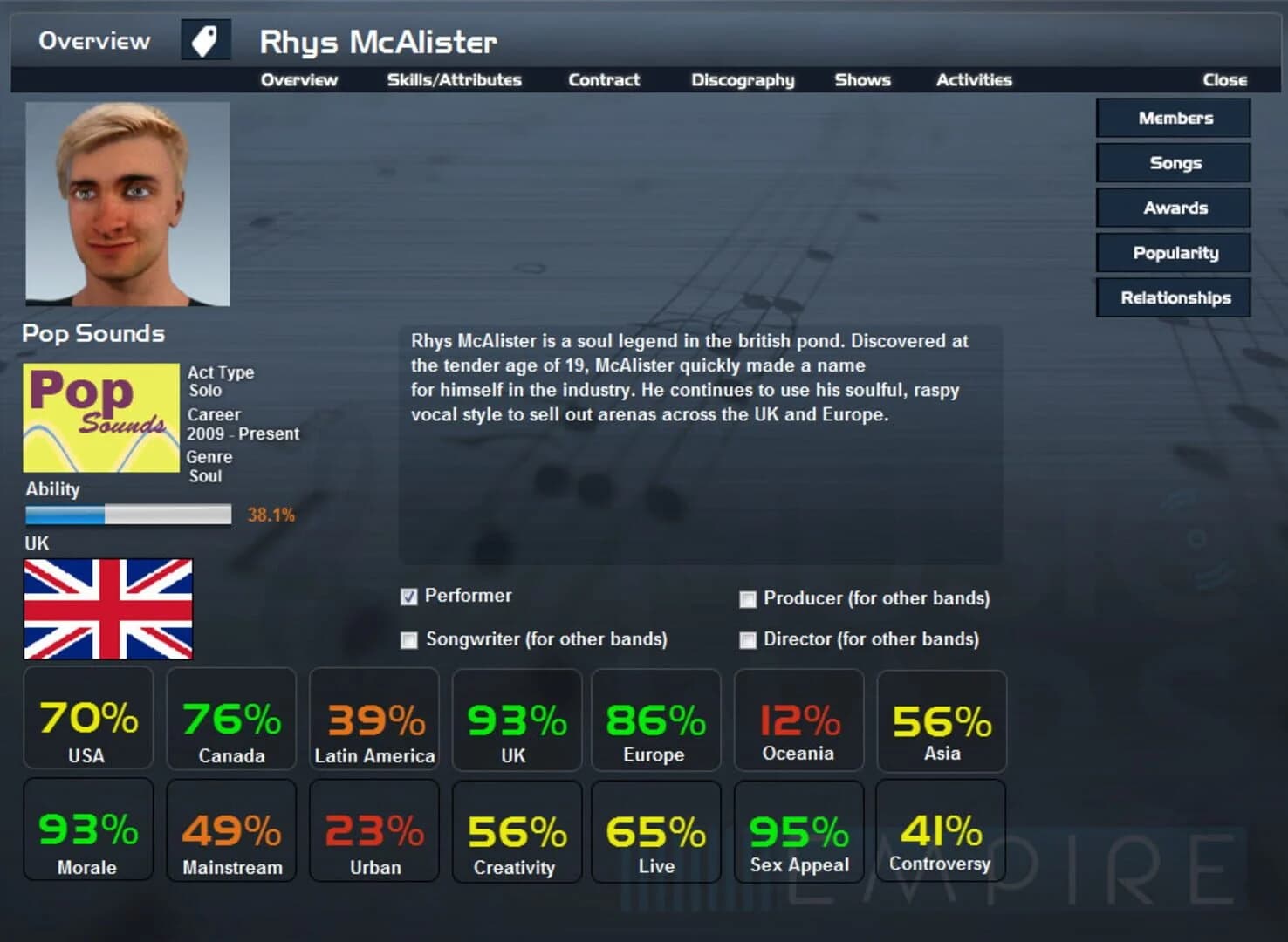Viewport: 1288px width, 942px height.
Task: Uncheck the Performer checkbox
Action: [x=408, y=597]
